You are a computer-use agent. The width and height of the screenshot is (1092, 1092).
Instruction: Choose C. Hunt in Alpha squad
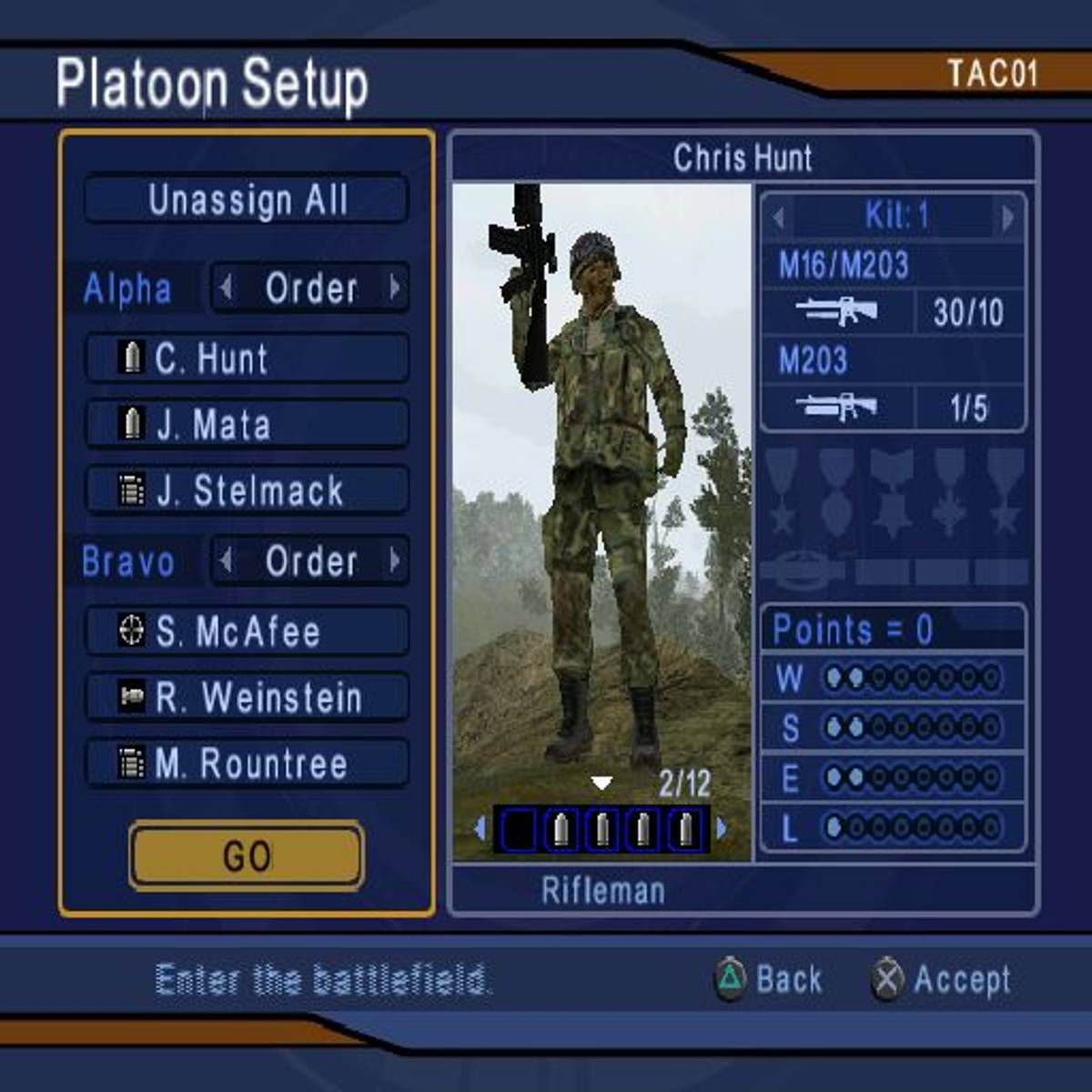[247, 358]
